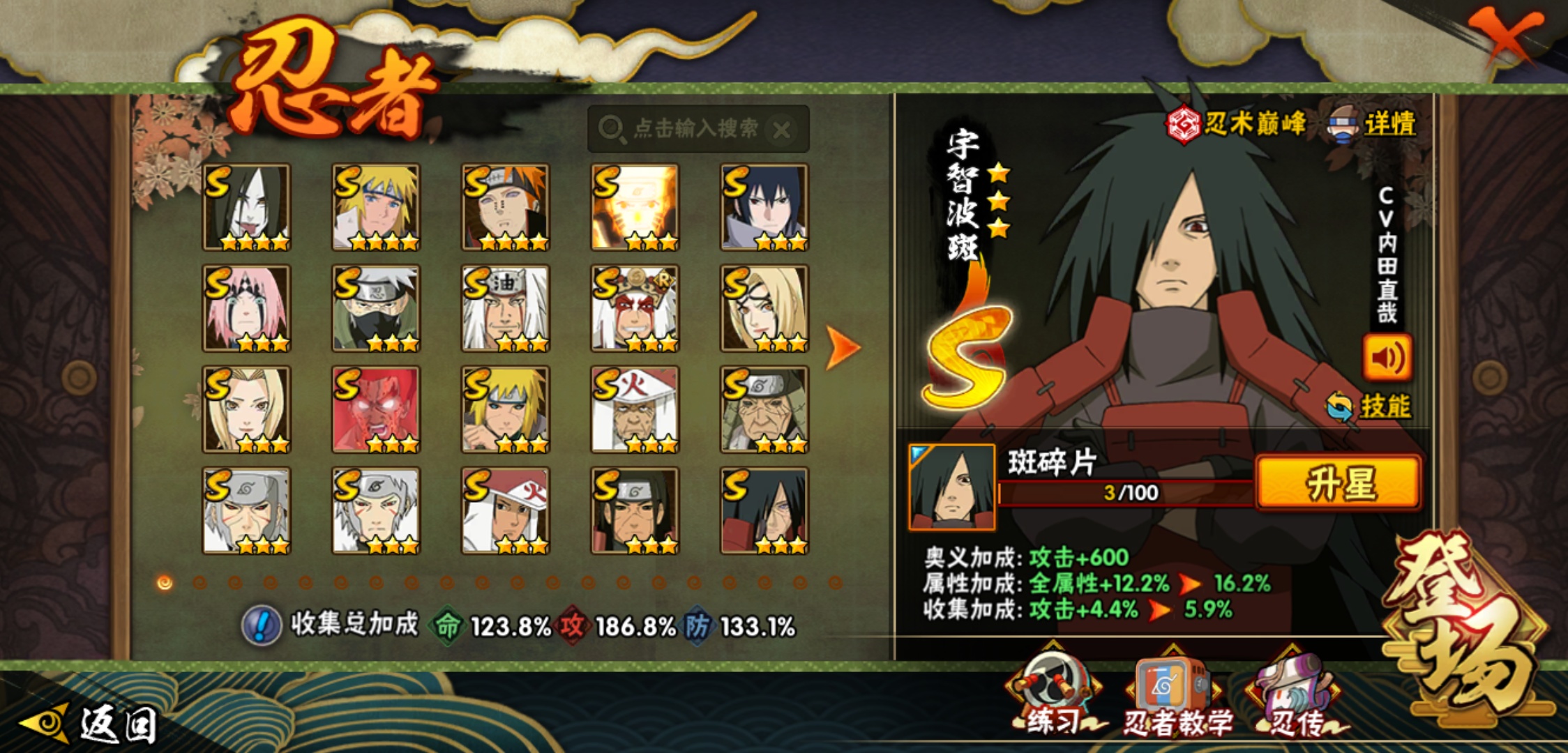
Task: Select the Orochimaru ninja portrait
Action: click(x=246, y=207)
